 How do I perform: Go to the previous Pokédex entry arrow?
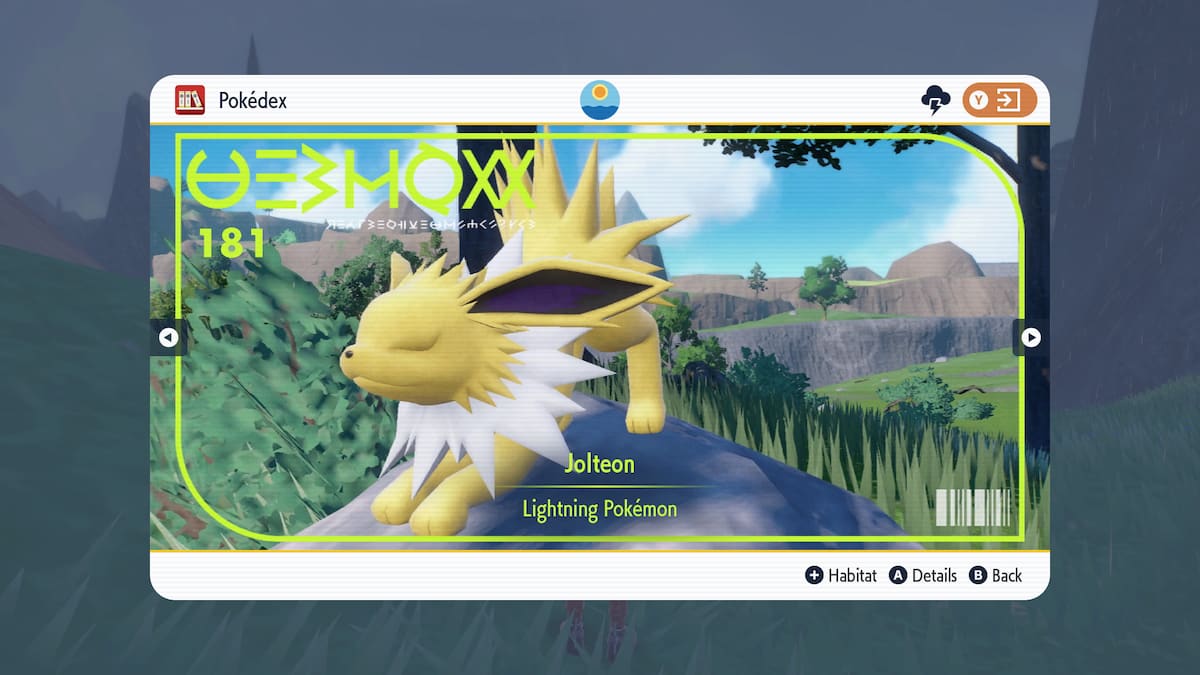click(x=168, y=338)
